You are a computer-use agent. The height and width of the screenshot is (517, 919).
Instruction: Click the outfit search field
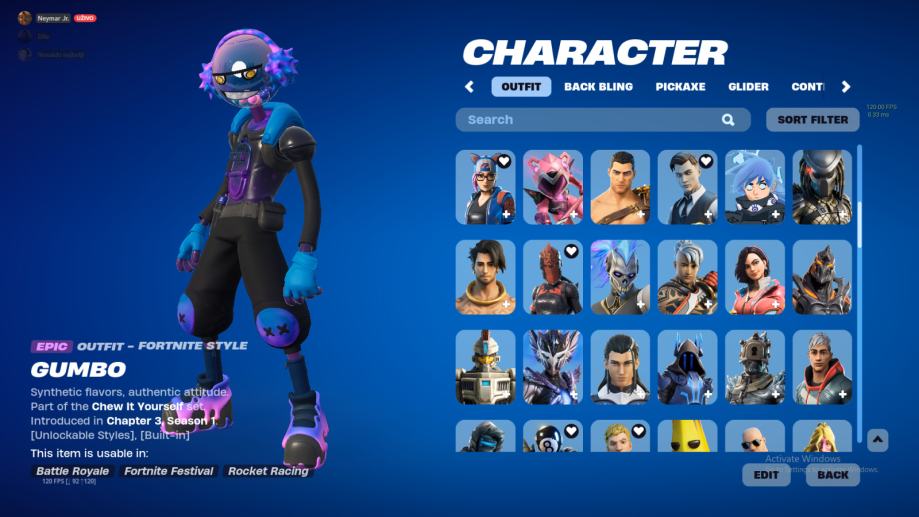coord(590,120)
